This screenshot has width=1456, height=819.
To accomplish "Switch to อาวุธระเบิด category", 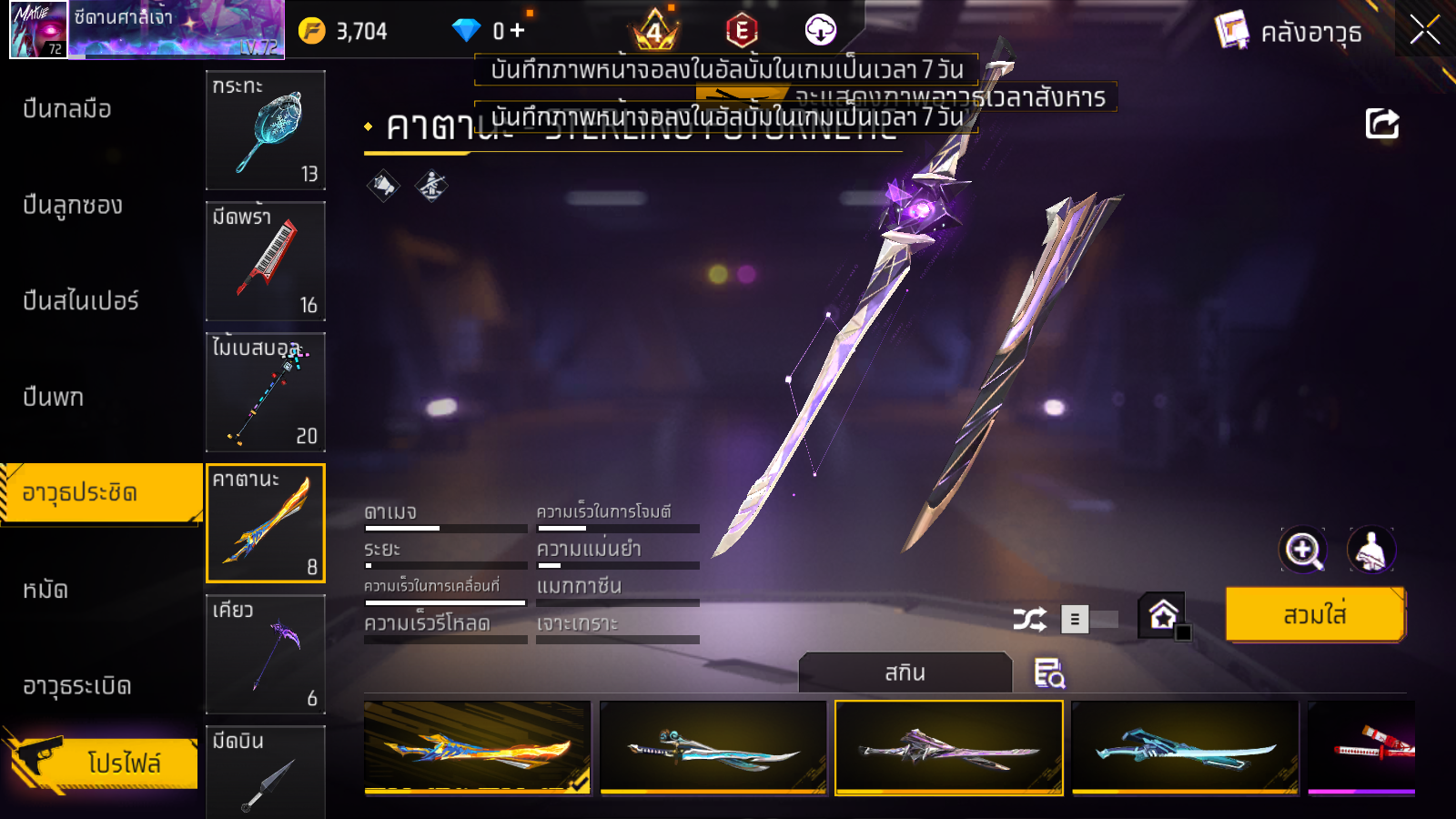I will click(77, 686).
